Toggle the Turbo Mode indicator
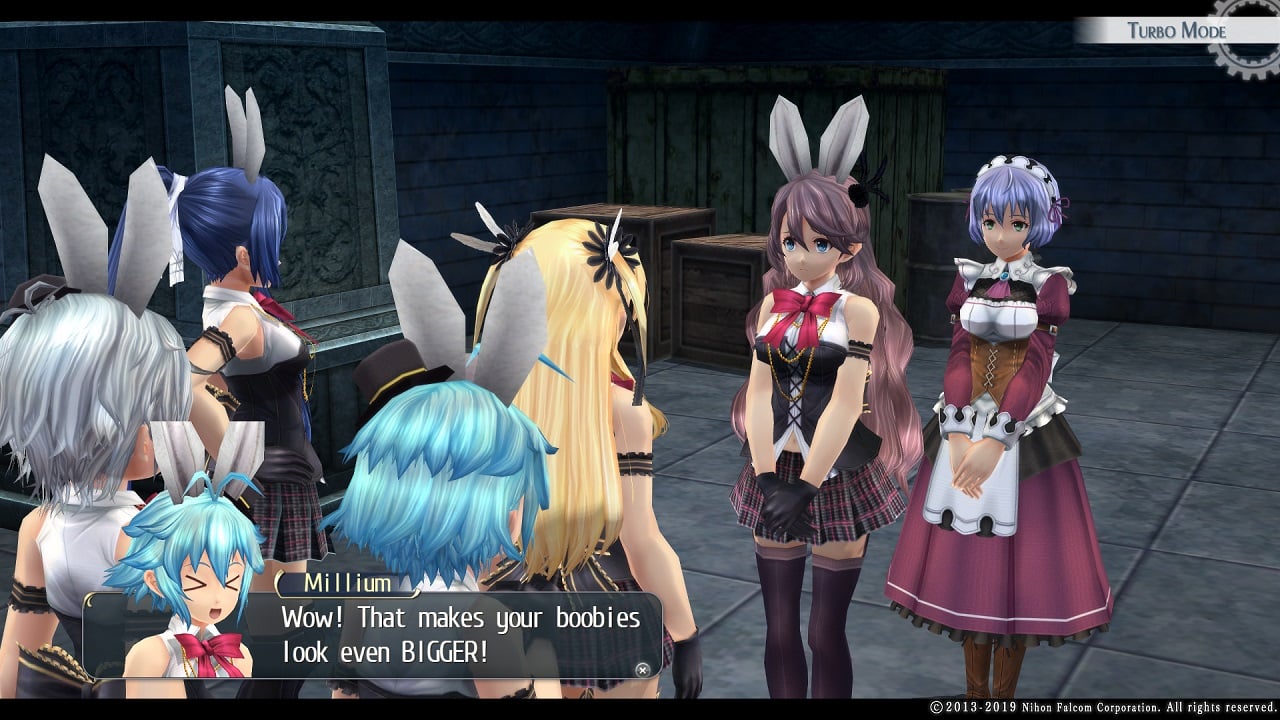The width and height of the screenshot is (1280, 720). point(1176,30)
